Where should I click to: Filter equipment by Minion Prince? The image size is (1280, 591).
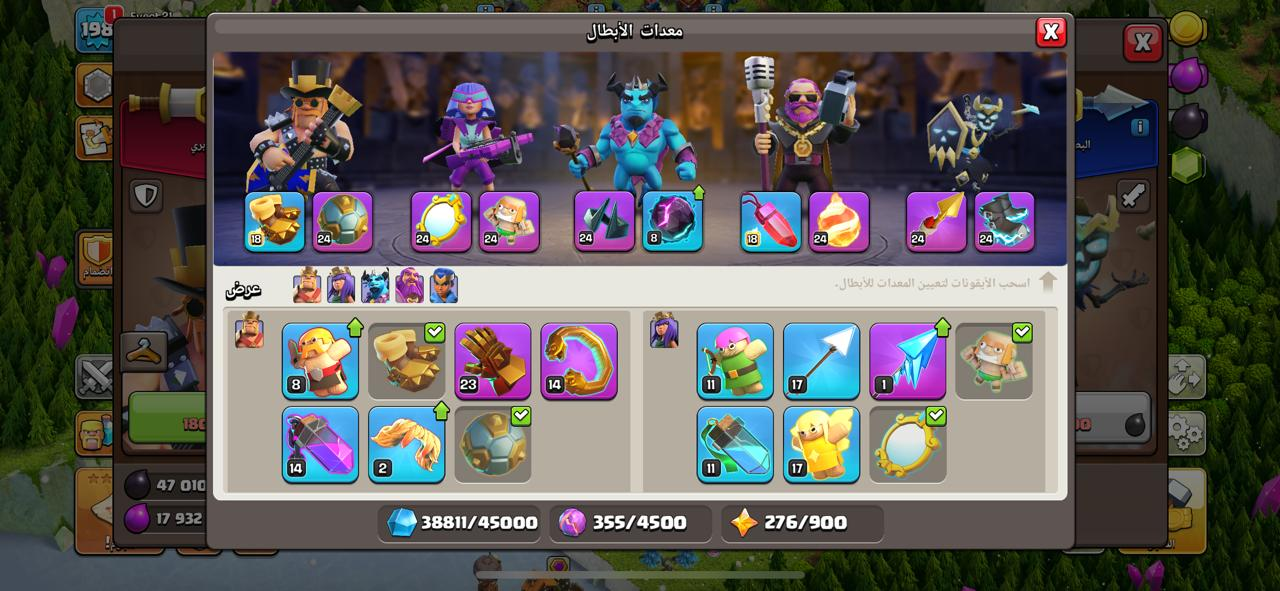[x=375, y=286]
